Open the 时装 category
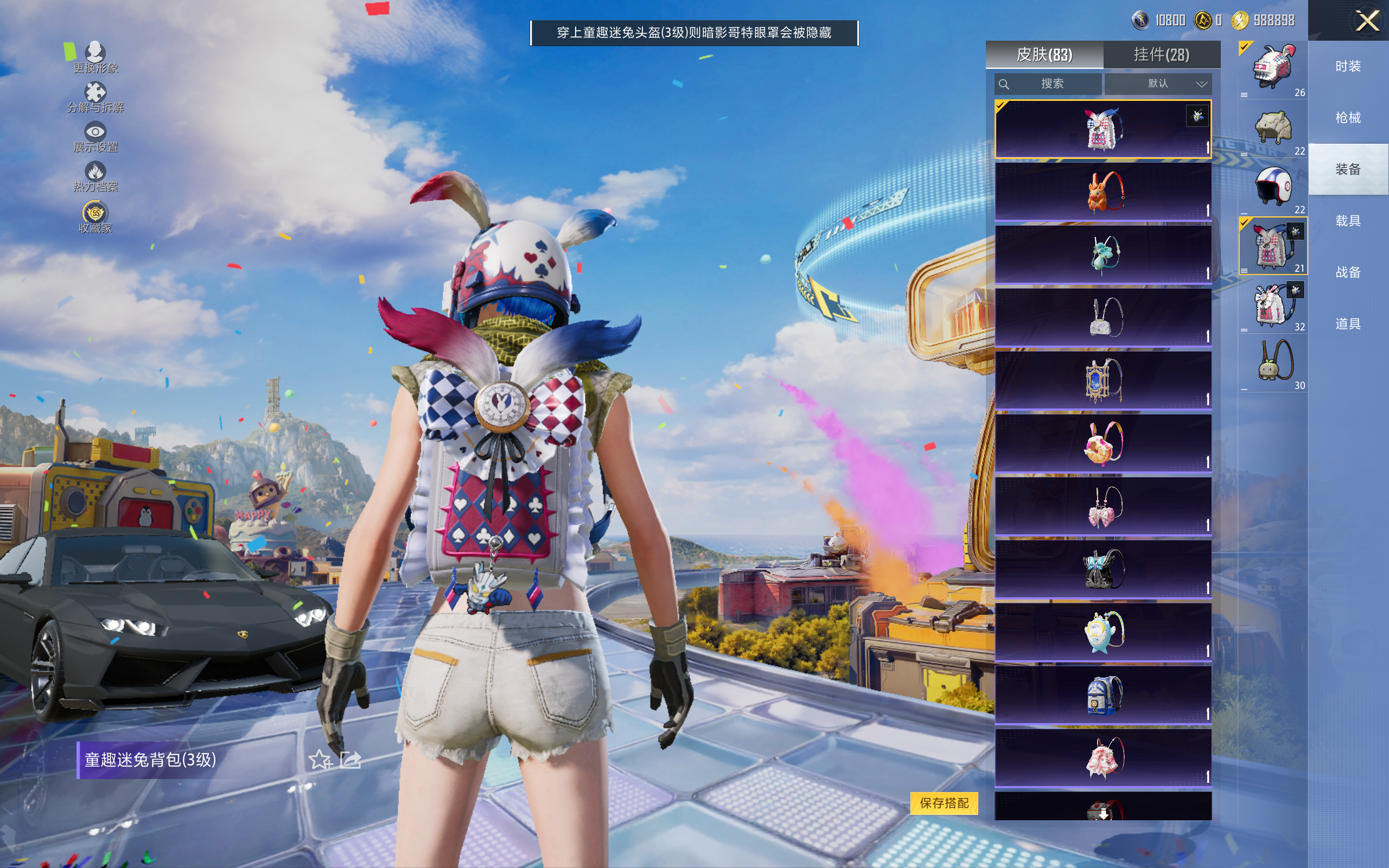This screenshot has width=1389, height=868. 1348,67
